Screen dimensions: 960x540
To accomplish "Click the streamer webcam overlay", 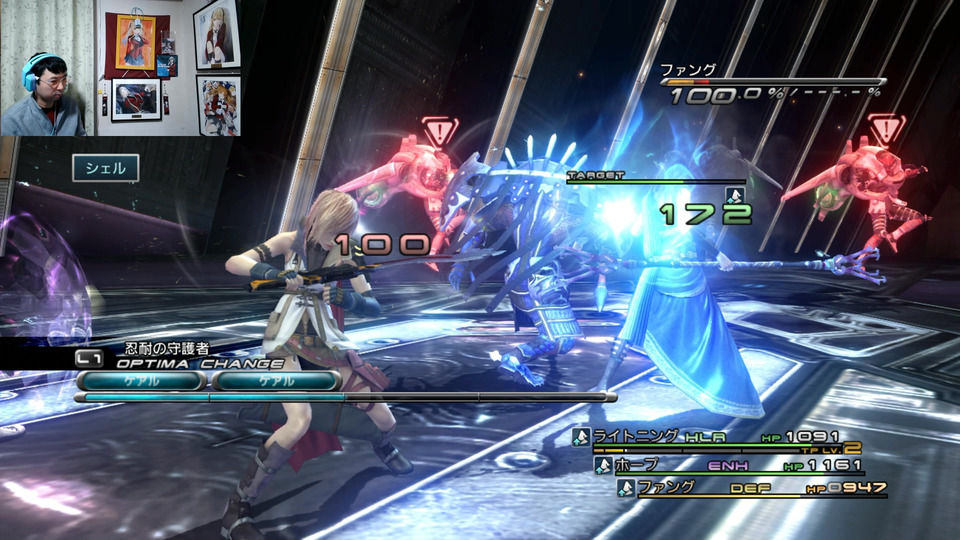I will (x=47, y=67).
